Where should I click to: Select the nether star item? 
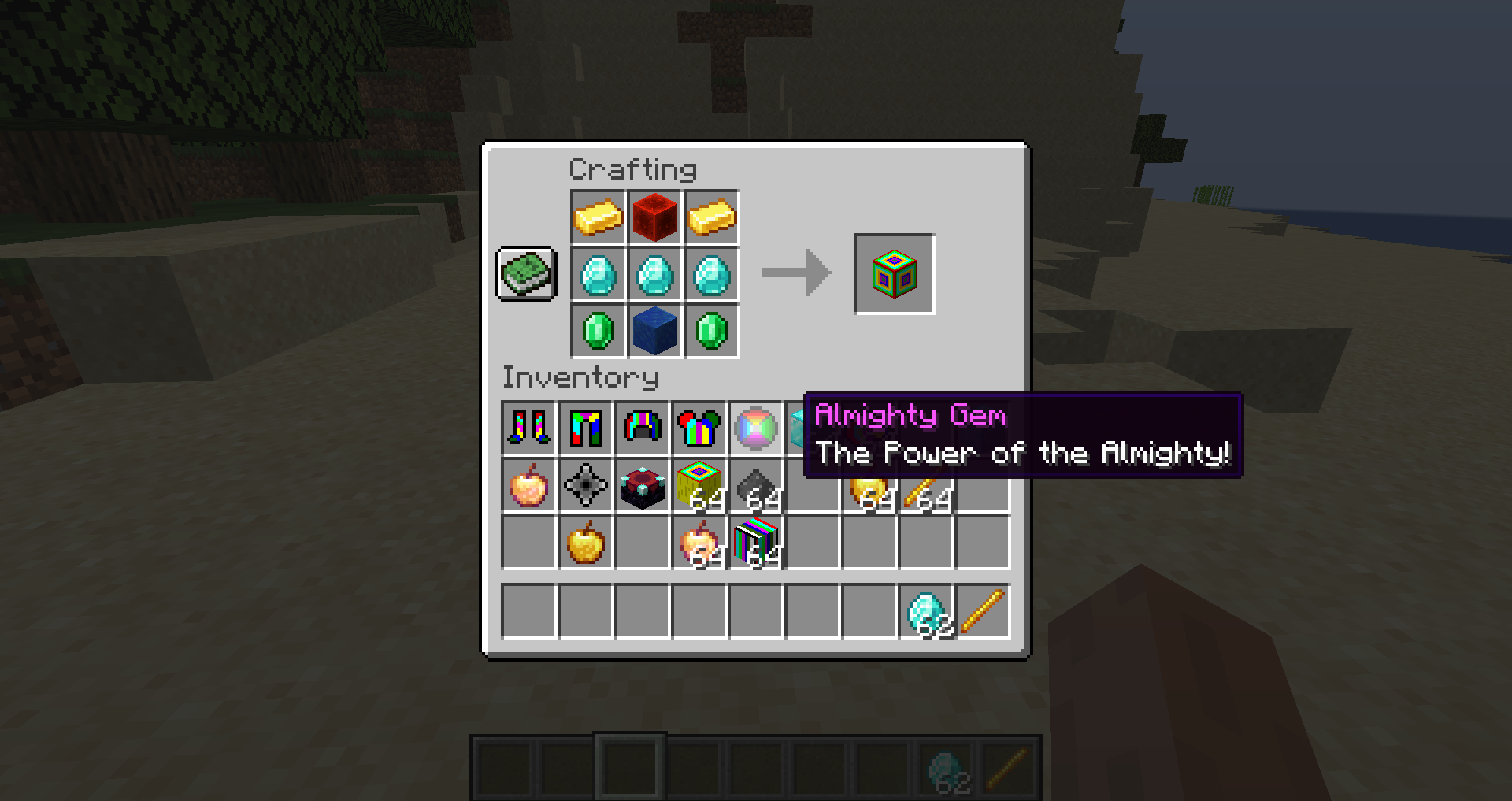(x=586, y=487)
